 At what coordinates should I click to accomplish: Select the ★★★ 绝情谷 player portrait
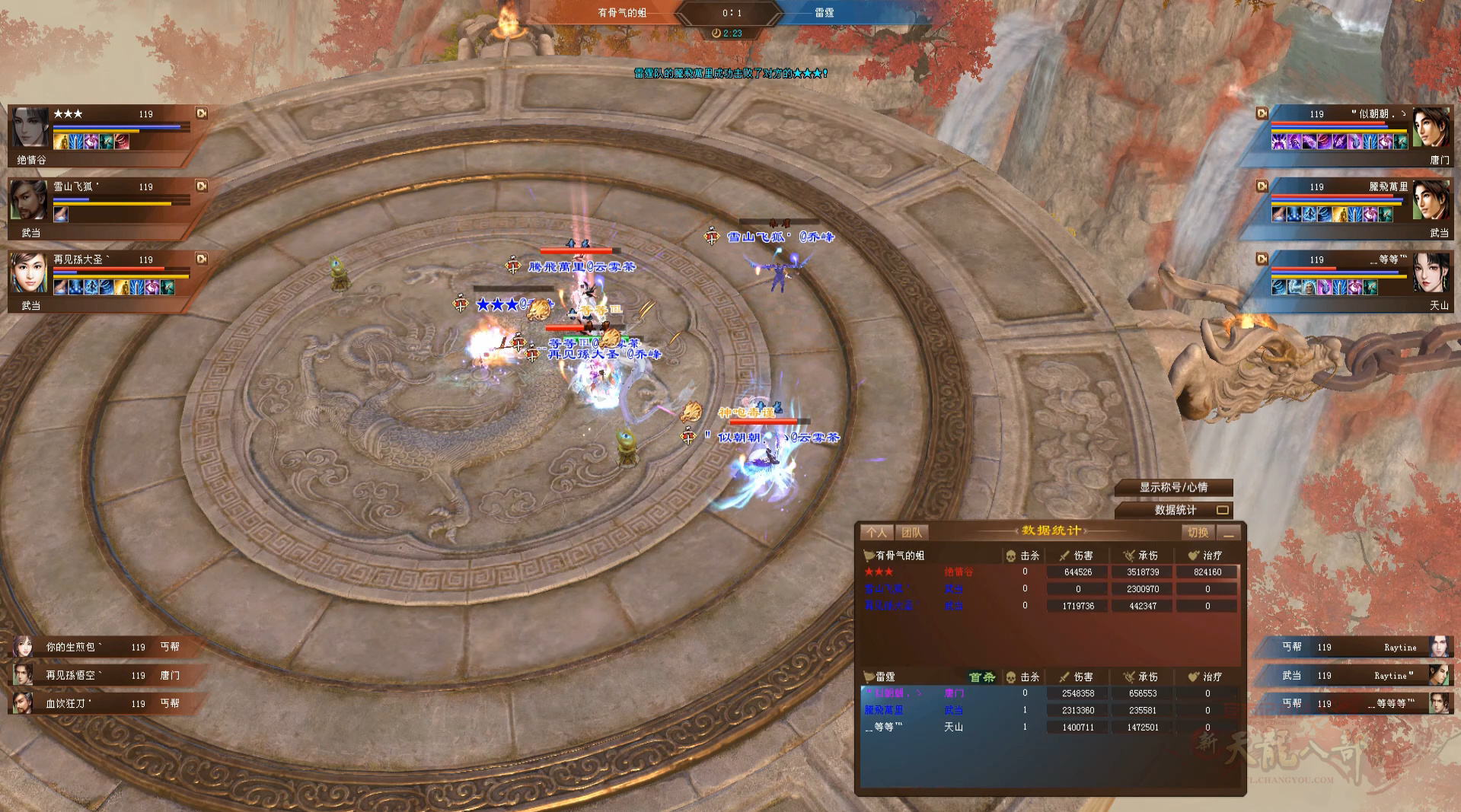click(30, 128)
